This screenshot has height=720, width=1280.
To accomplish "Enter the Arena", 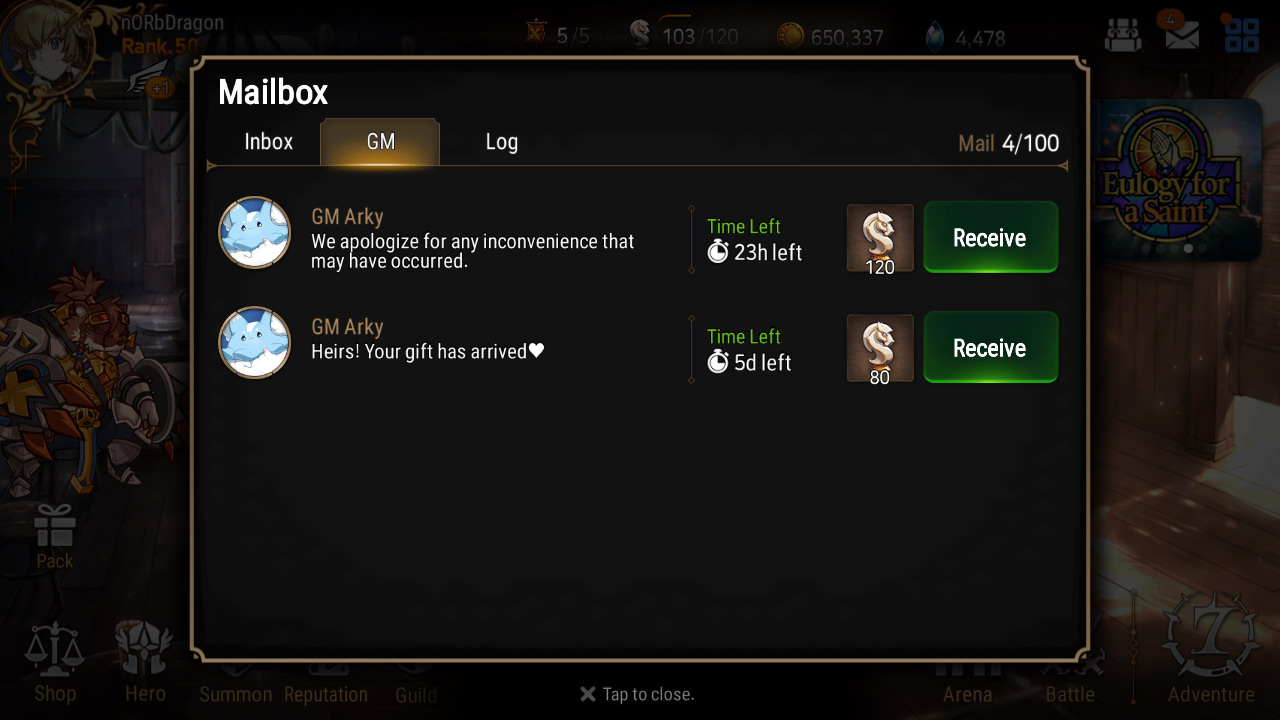I will click(x=967, y=680).
